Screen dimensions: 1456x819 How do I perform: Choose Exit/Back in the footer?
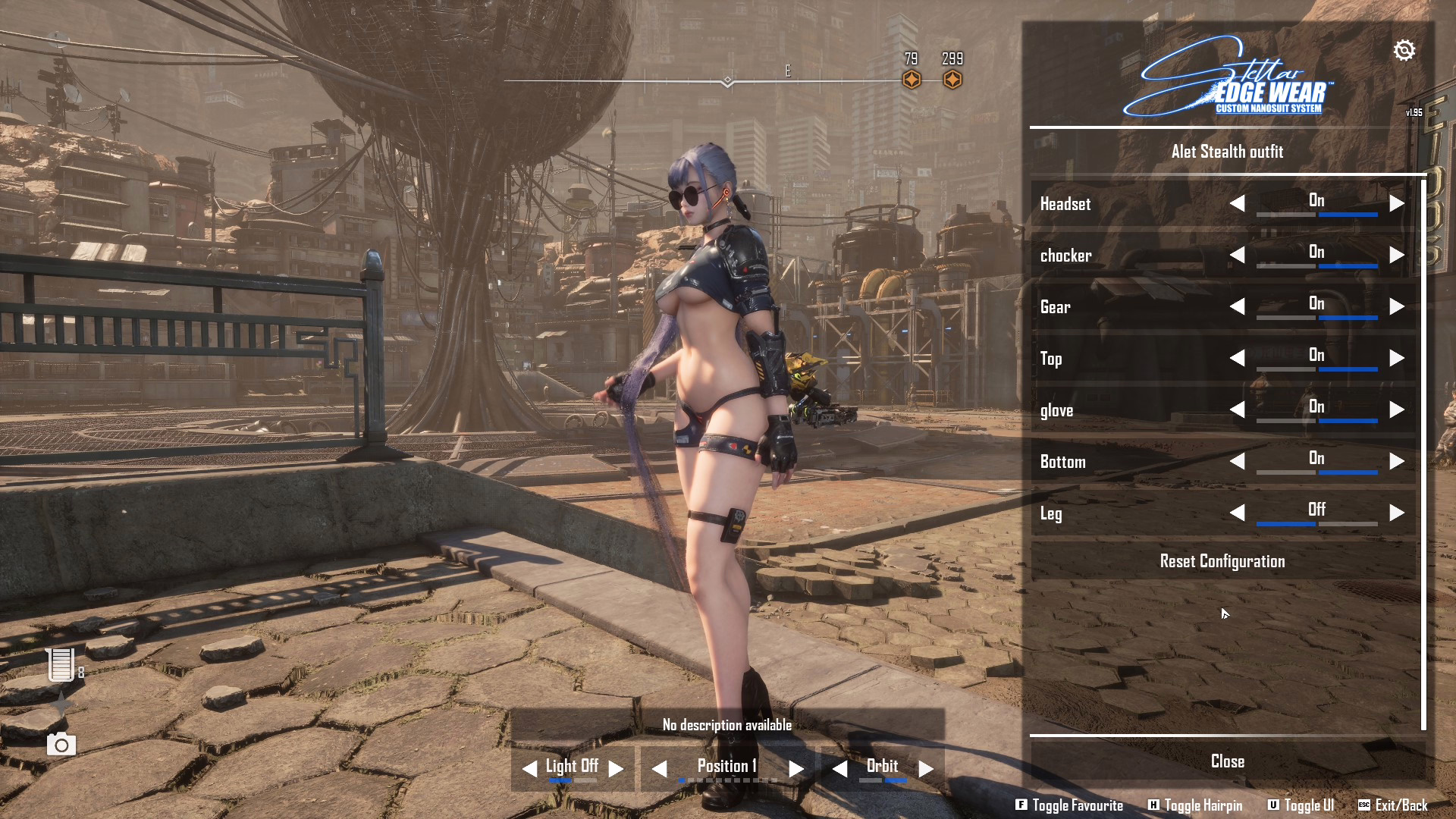pyautogui.click(x=1393, y=805)
